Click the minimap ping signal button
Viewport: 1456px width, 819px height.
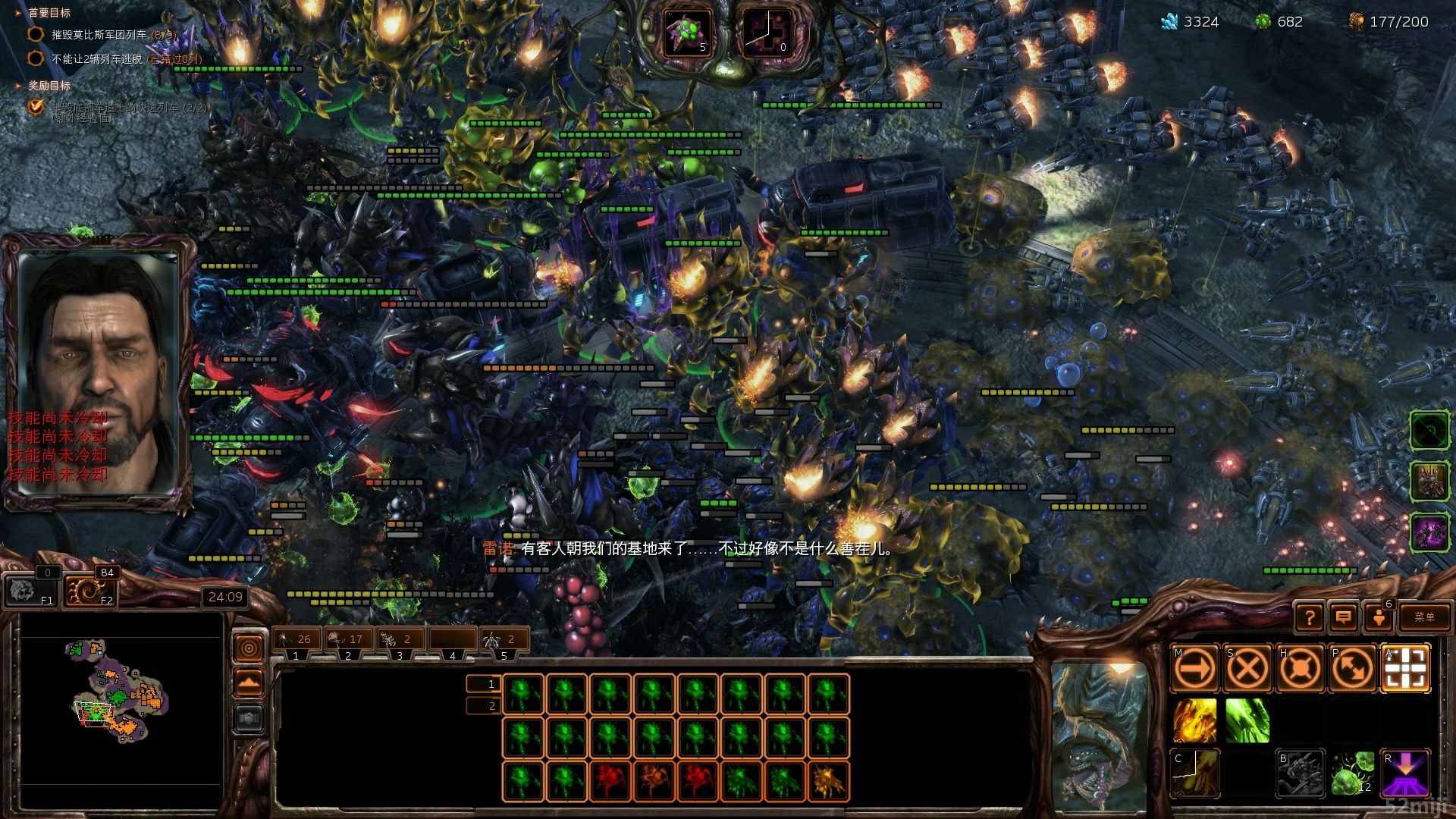point(249,648)
